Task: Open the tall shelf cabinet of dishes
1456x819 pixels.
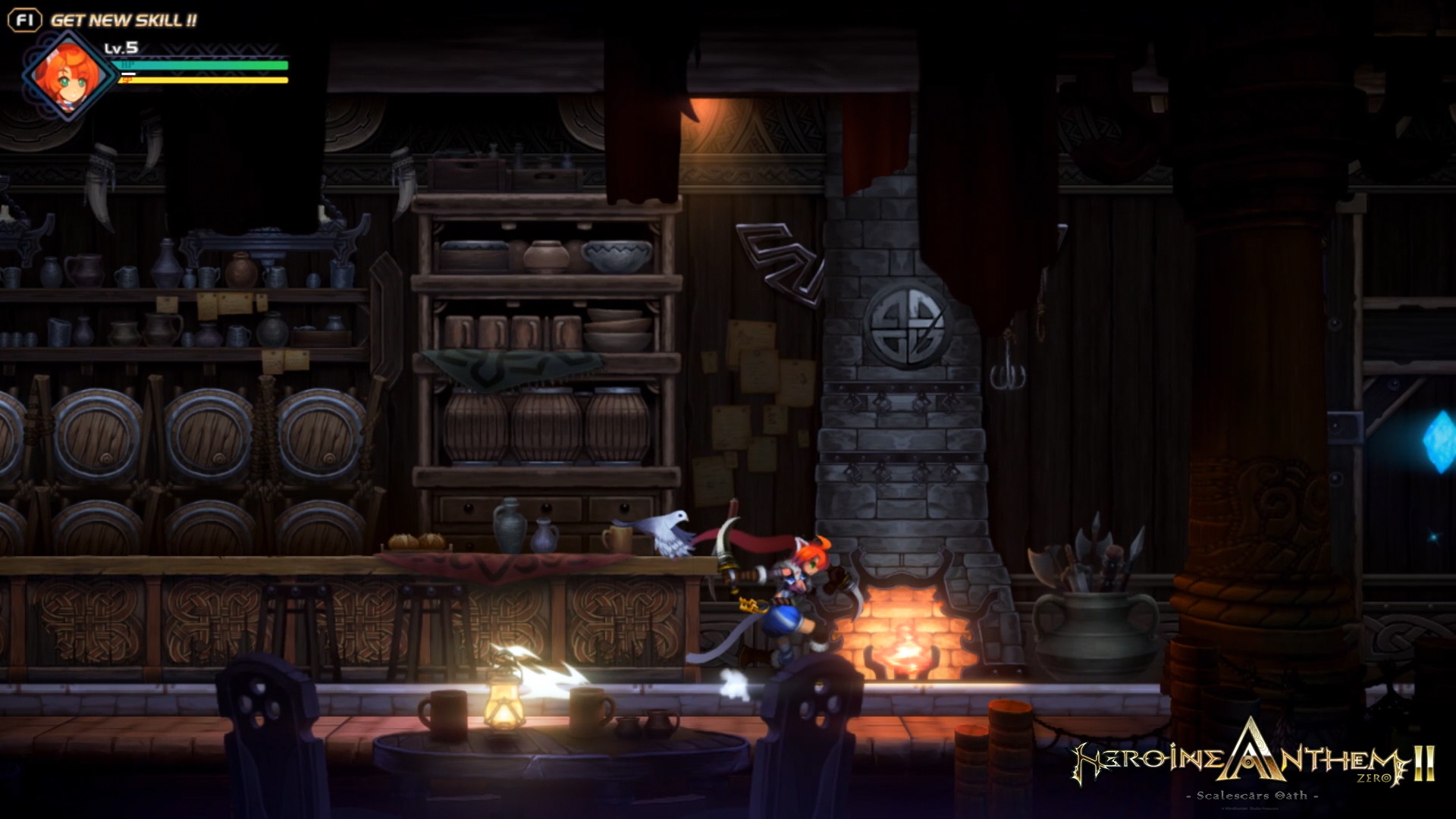Action: [x=546, y=326]
